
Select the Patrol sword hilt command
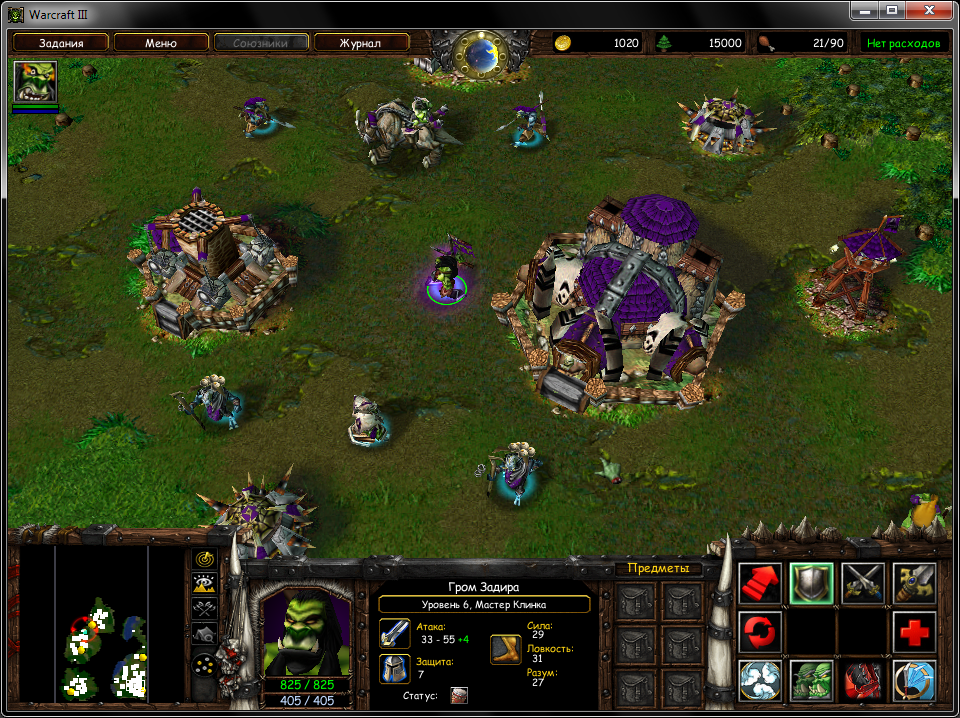pyautogui.click(x=914, y=583)
